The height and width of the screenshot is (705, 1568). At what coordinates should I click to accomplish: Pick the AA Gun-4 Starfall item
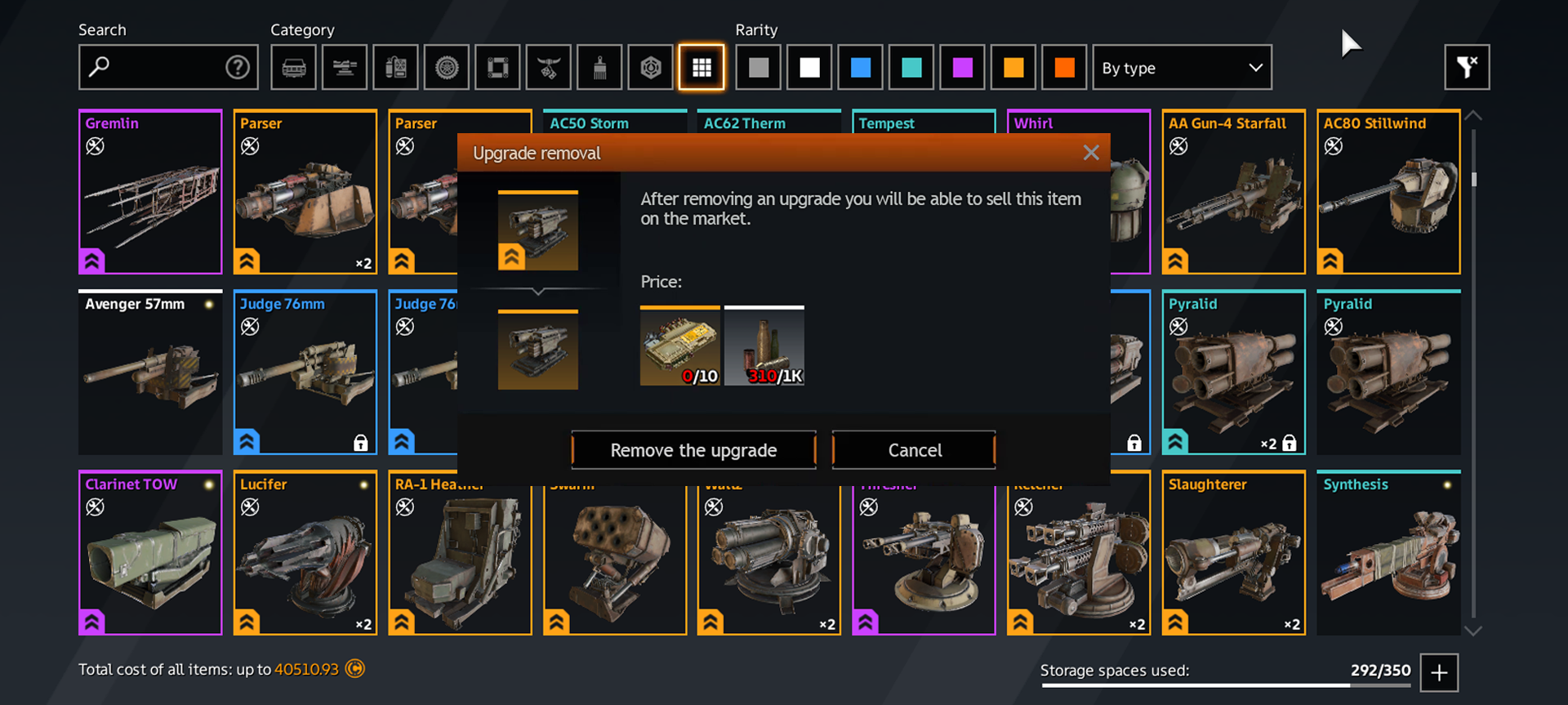1233,192
